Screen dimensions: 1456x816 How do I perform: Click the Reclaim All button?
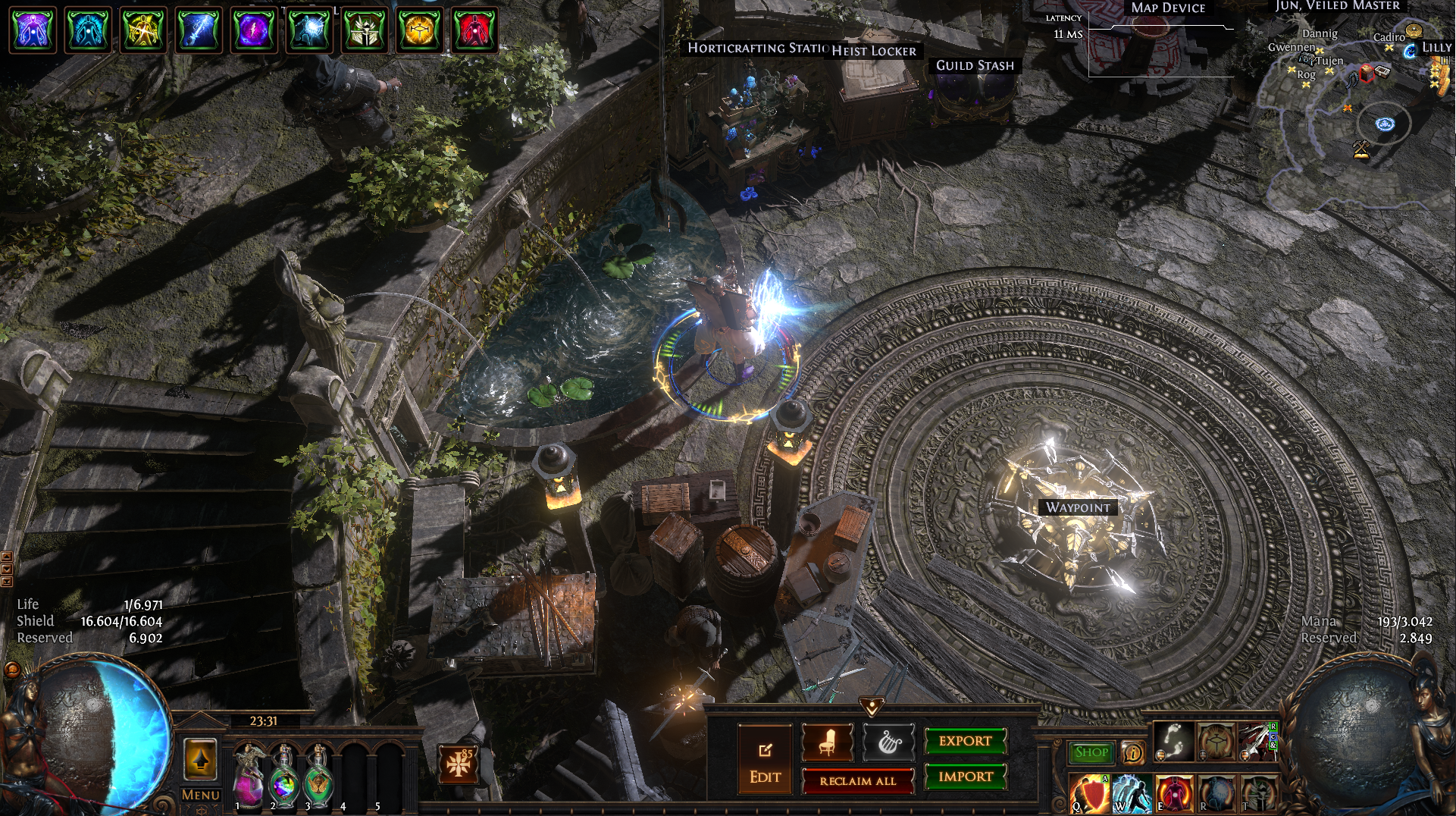point(857,781)
